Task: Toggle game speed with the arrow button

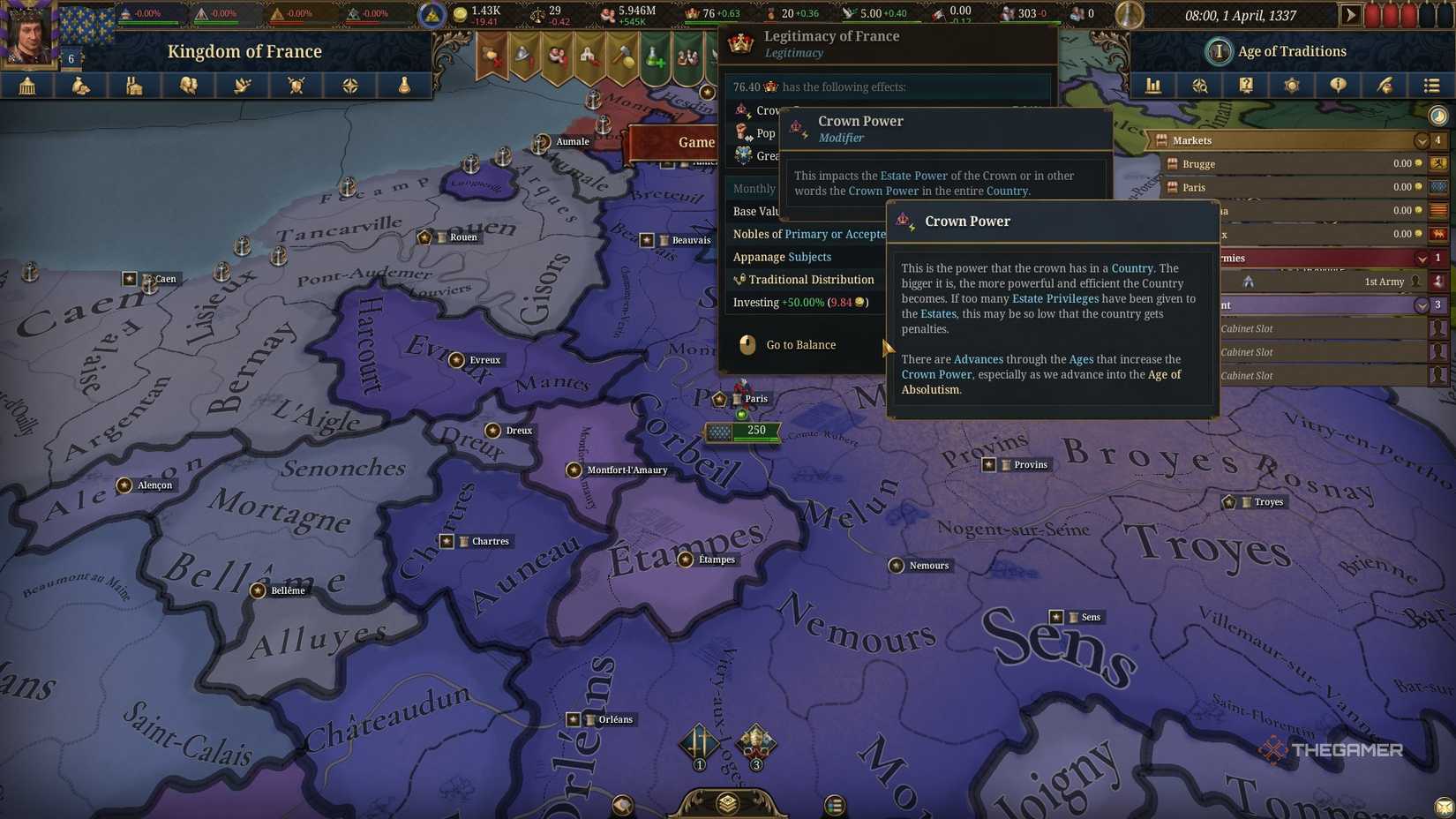Action: click(x=1353, y=14)
